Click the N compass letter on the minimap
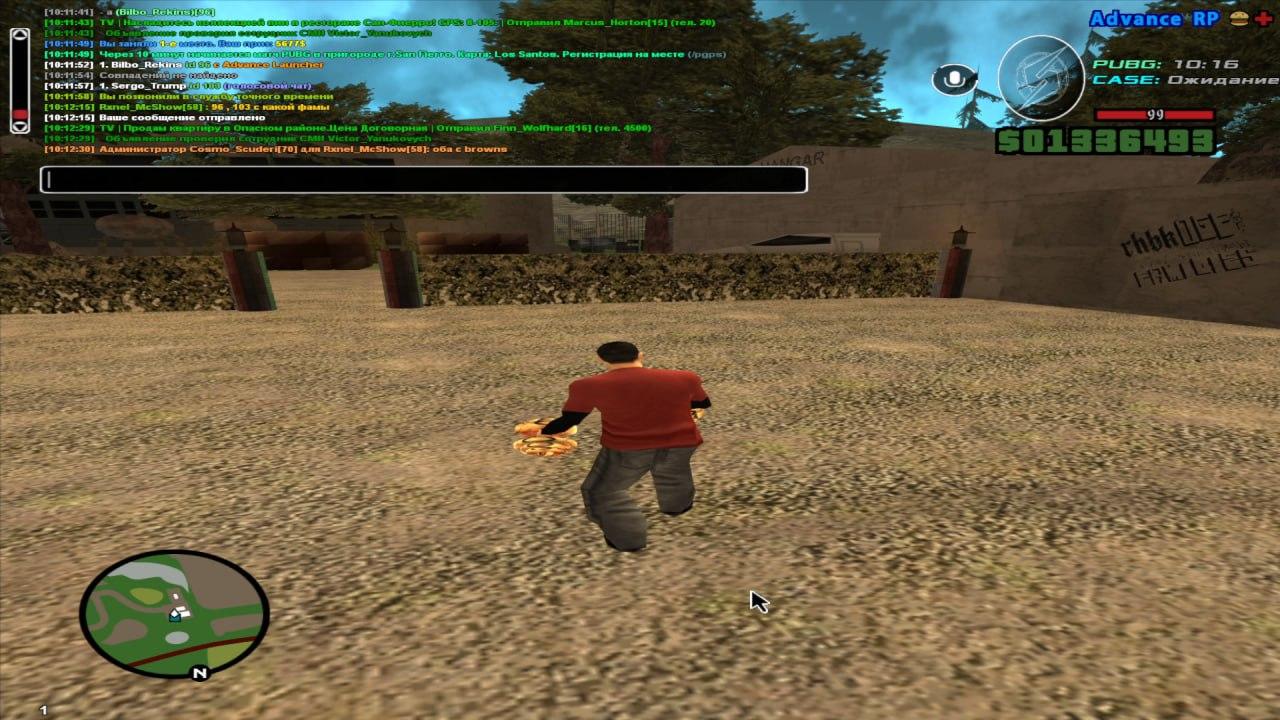1280x720 pixels. point(200,672)
